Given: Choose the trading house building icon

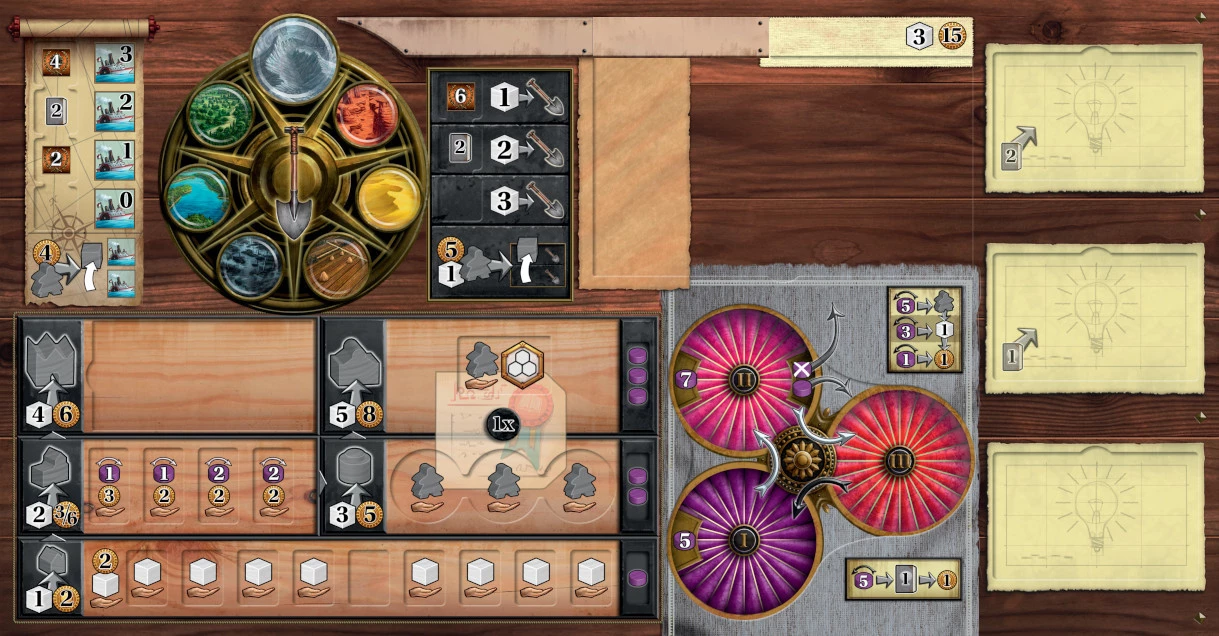Looking at the screenshot, I should point(49,487).
